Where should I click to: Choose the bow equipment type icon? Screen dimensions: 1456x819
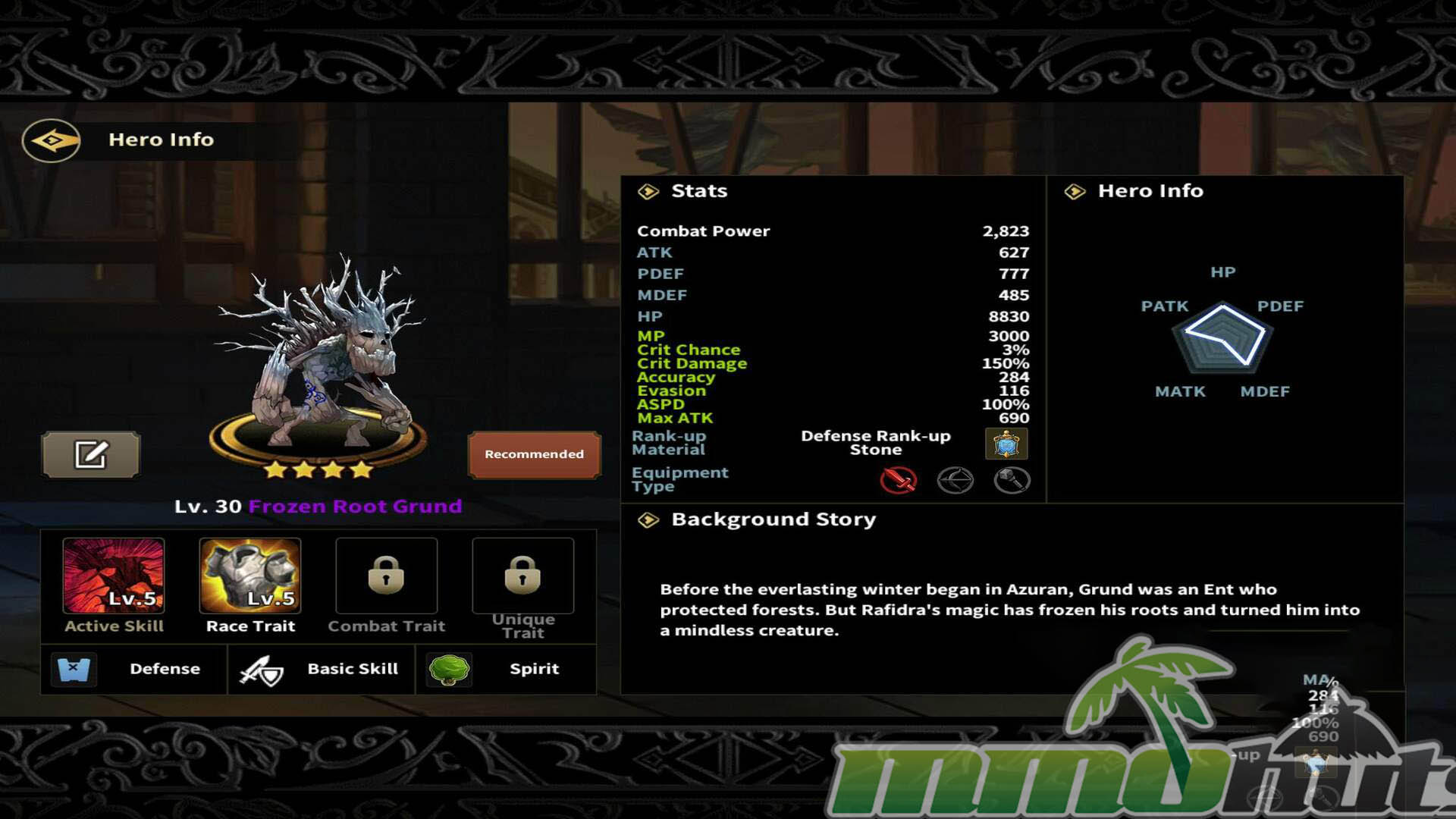[955, 480]
